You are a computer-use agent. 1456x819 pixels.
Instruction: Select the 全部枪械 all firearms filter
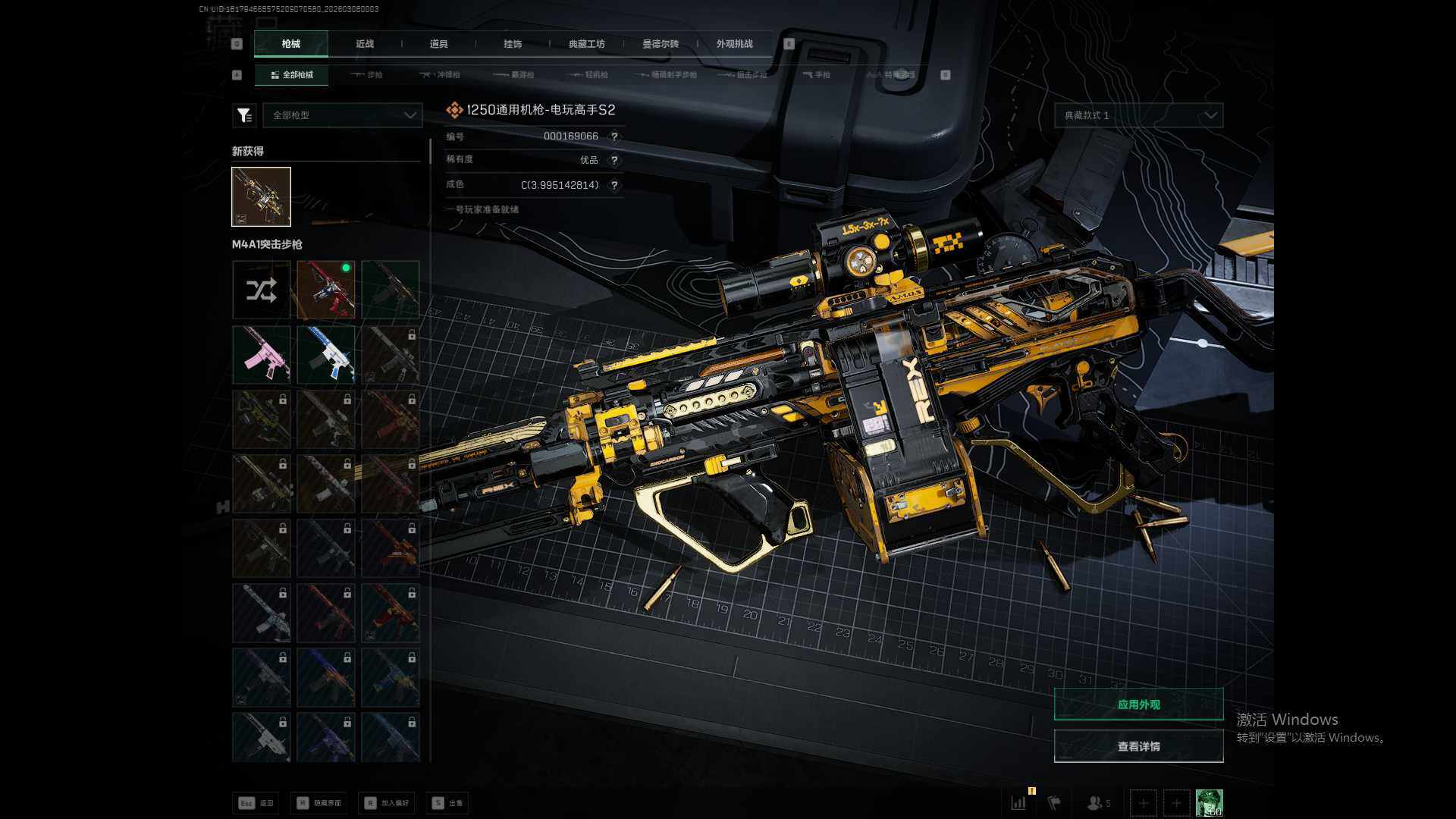click(x=292, y=75)
